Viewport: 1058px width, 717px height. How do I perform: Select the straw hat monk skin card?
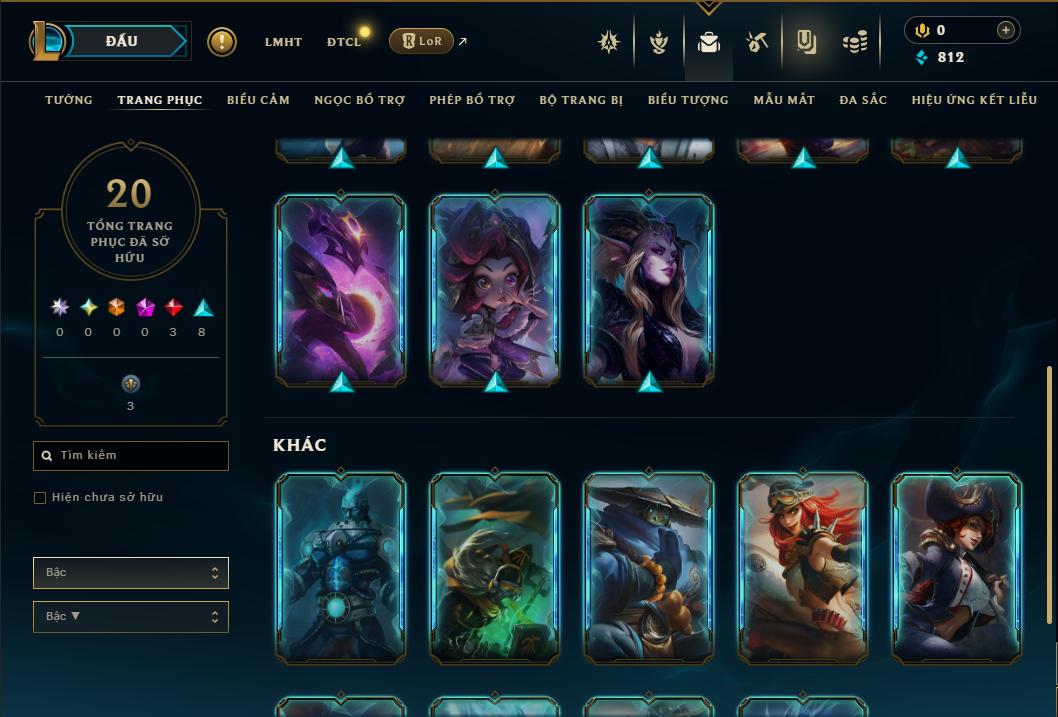coord(649,567)
